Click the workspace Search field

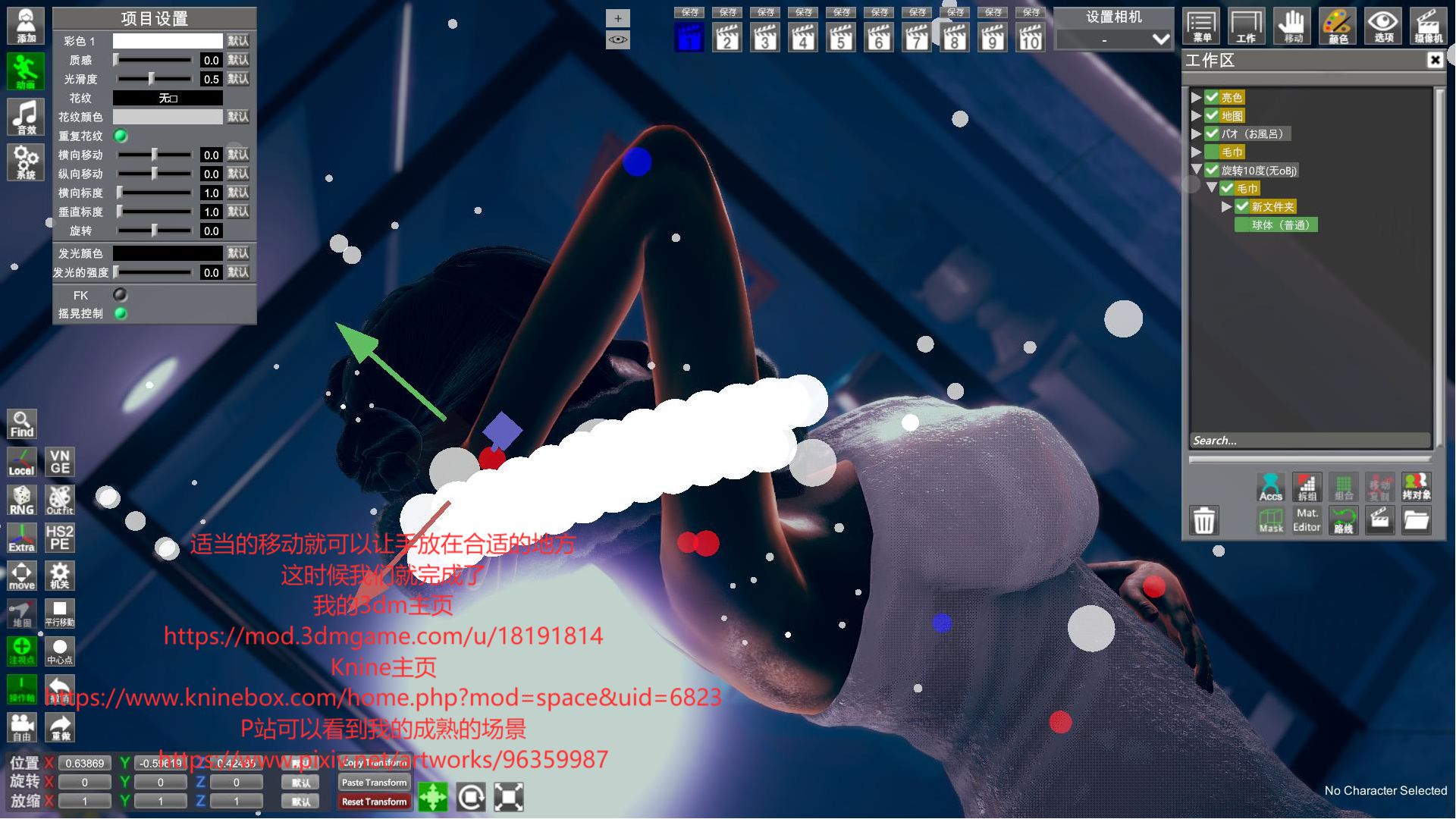pyautogui.click(x=1309, y=441)
